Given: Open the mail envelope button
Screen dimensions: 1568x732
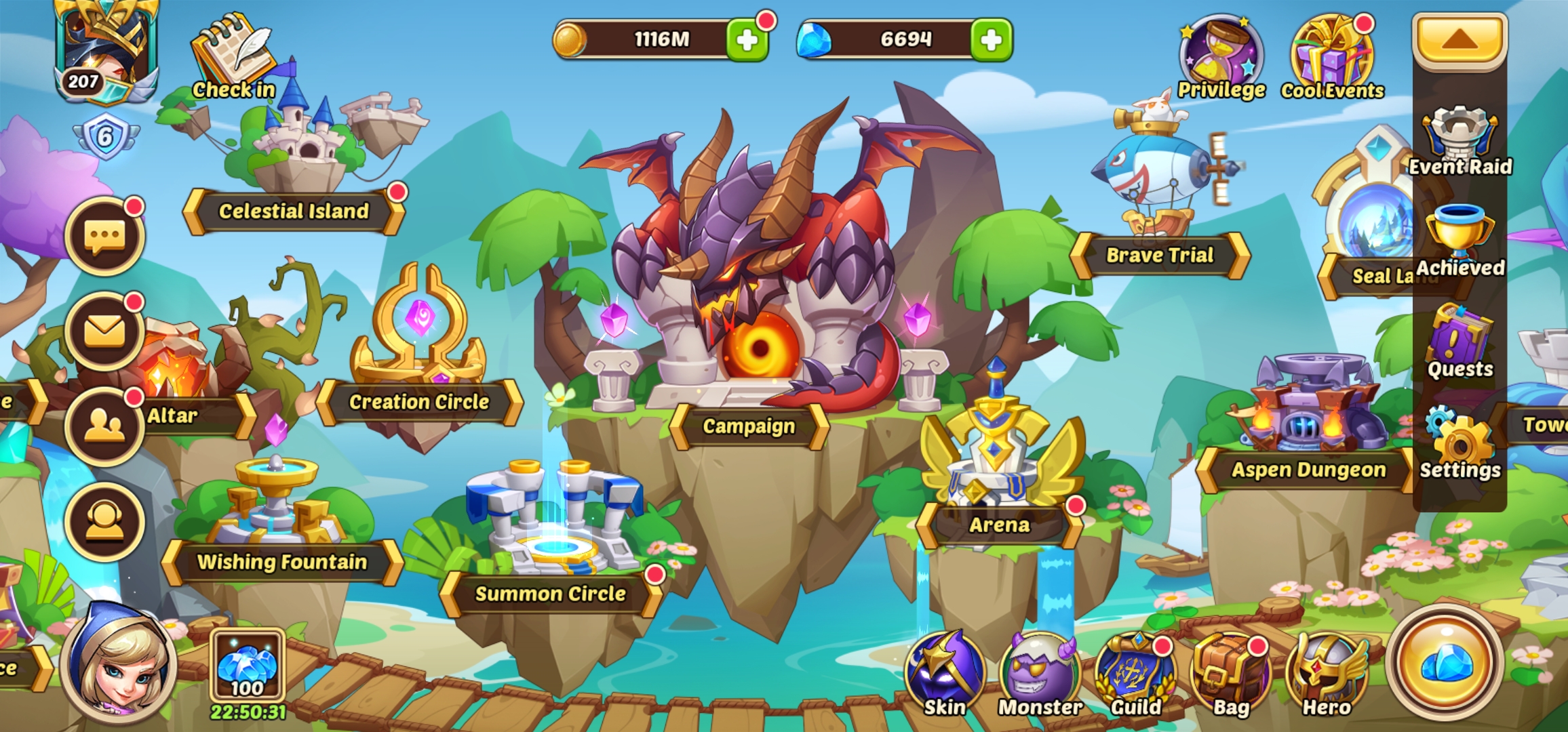Looking at the screenshot, I should [104, 331].
